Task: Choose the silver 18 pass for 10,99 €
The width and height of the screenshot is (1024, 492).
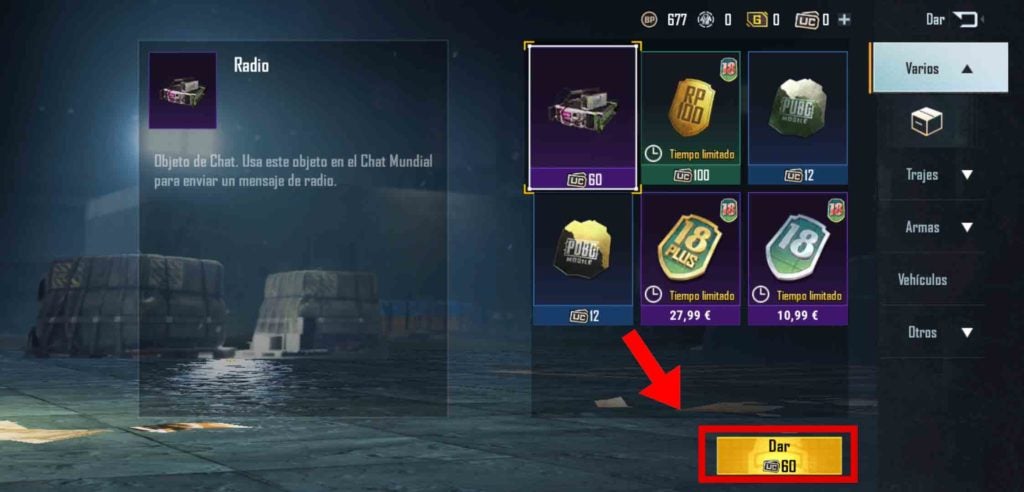Action: click(797, 254)
